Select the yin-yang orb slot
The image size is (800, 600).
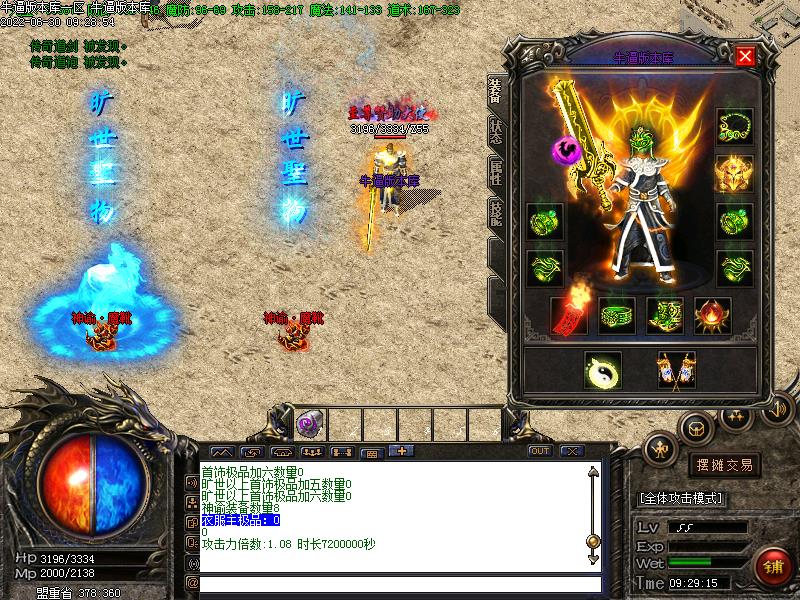pos(602,369)
